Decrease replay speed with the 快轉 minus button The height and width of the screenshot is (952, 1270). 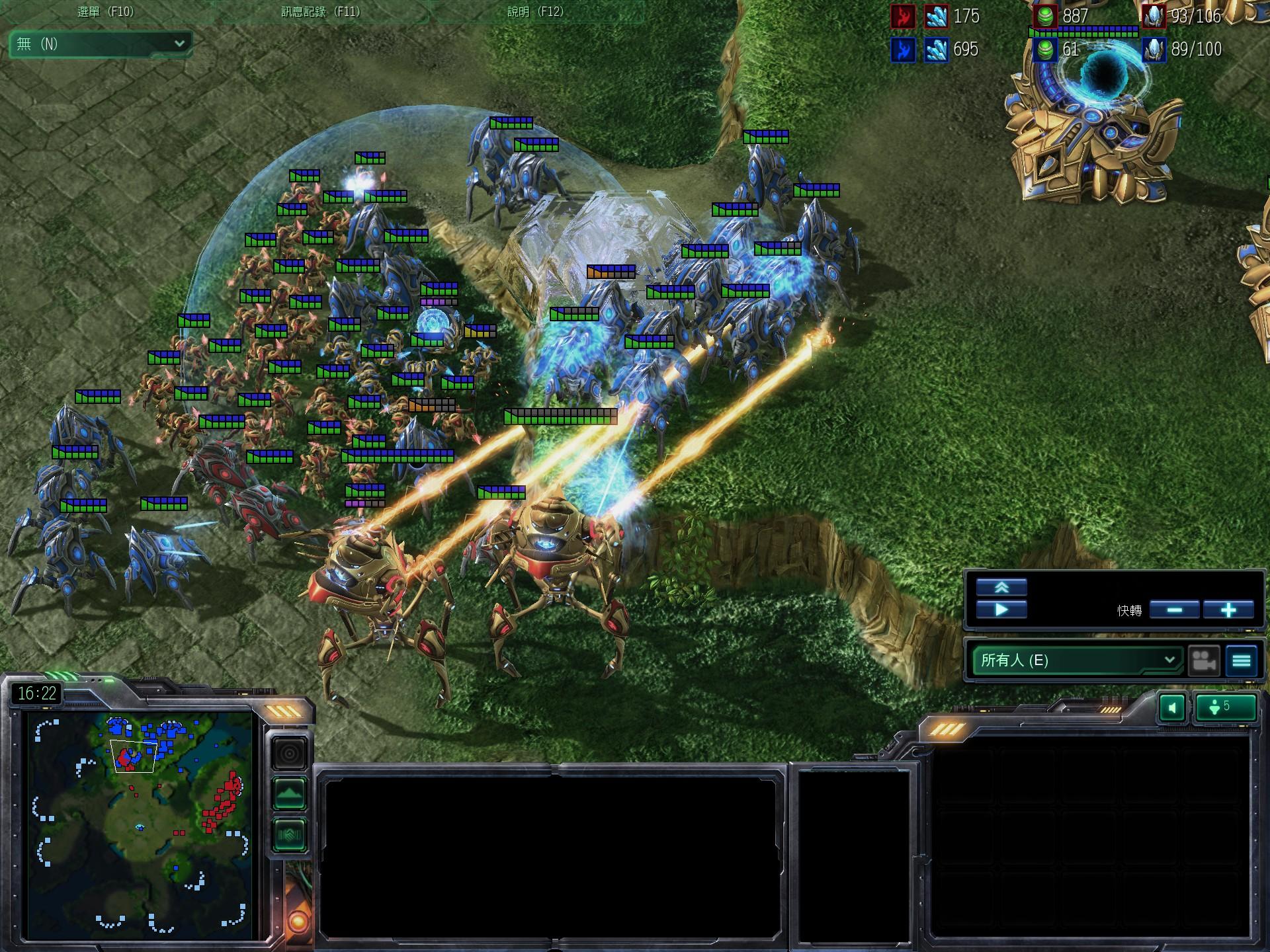(x=1176, y=610)
